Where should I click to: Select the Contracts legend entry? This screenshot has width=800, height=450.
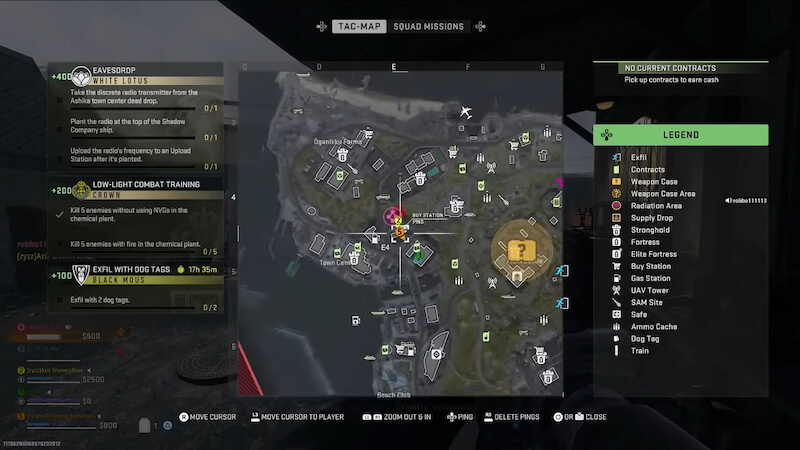647,170
